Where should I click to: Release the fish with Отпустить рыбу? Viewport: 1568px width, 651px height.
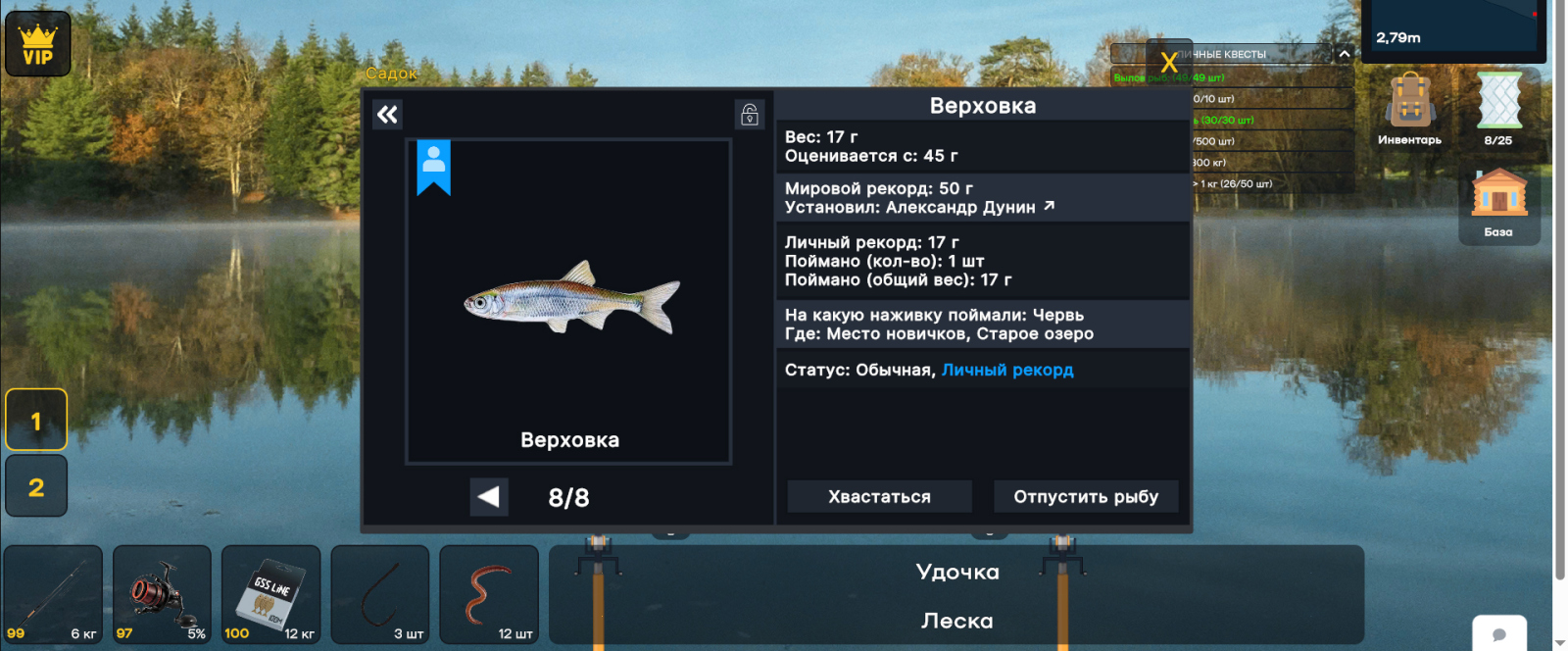pyautogui.click(x=1086, y=497)
